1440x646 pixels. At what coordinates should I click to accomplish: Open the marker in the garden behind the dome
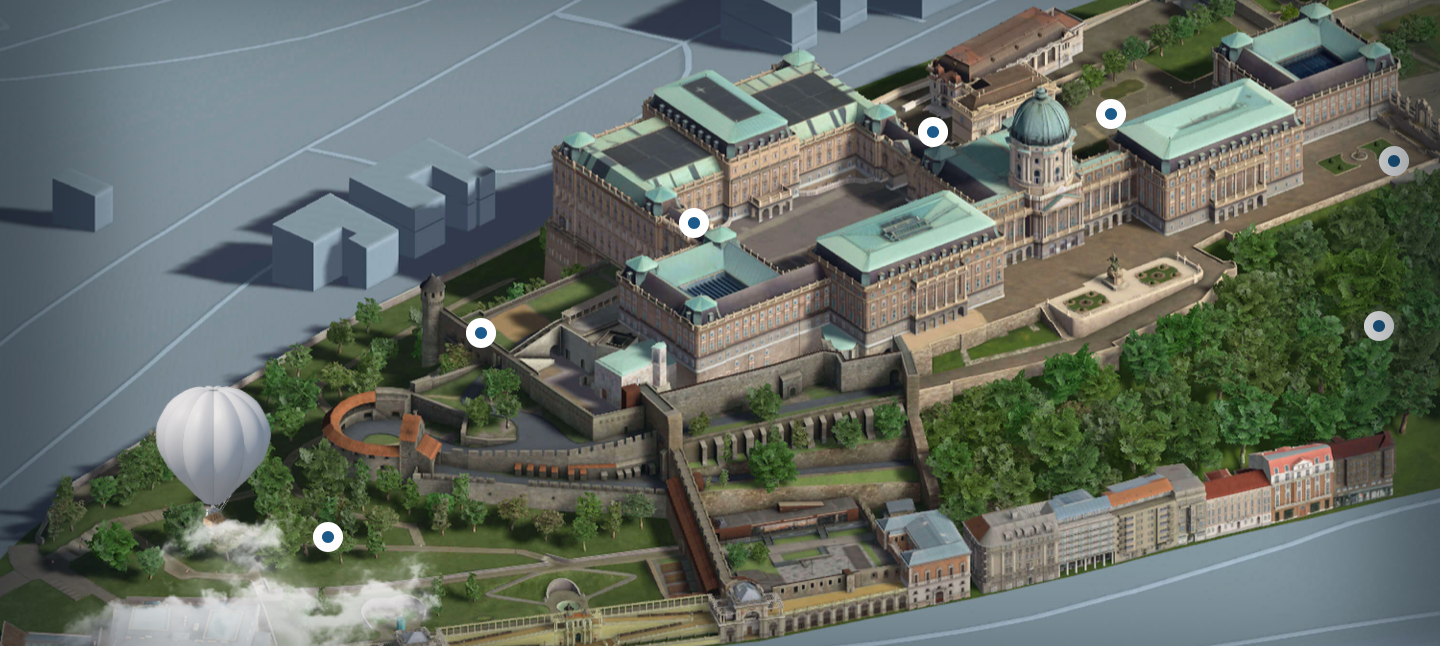point(1110,114)
